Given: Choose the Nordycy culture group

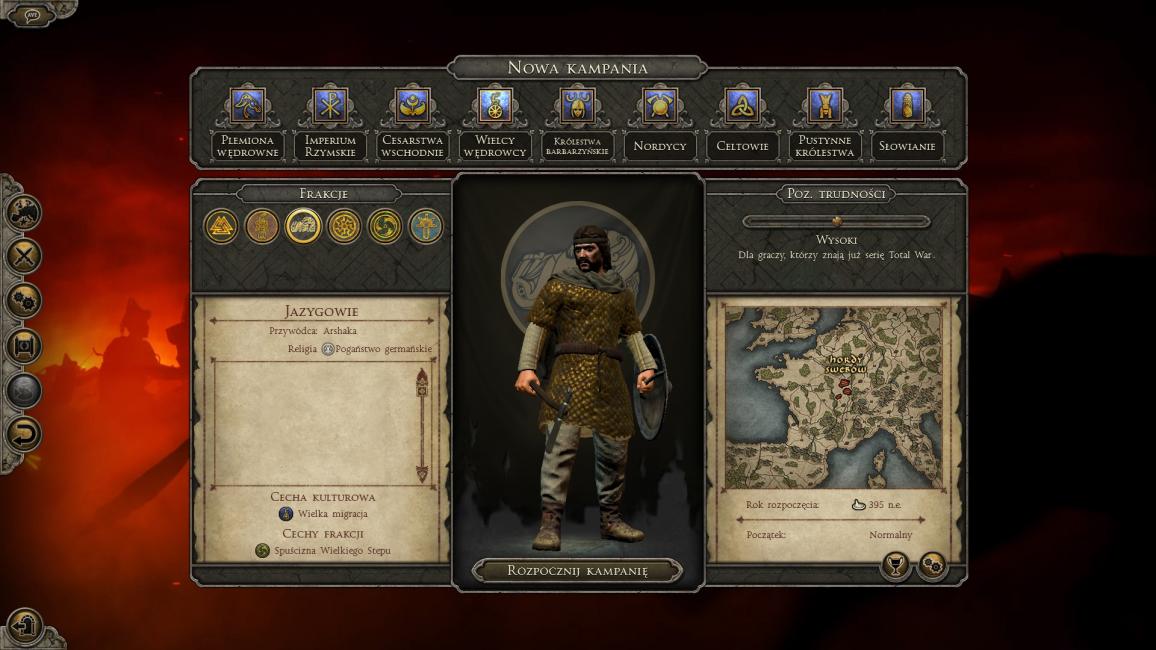Looking at the screenshot, I should pyautogui.click(x=660, y=105).
